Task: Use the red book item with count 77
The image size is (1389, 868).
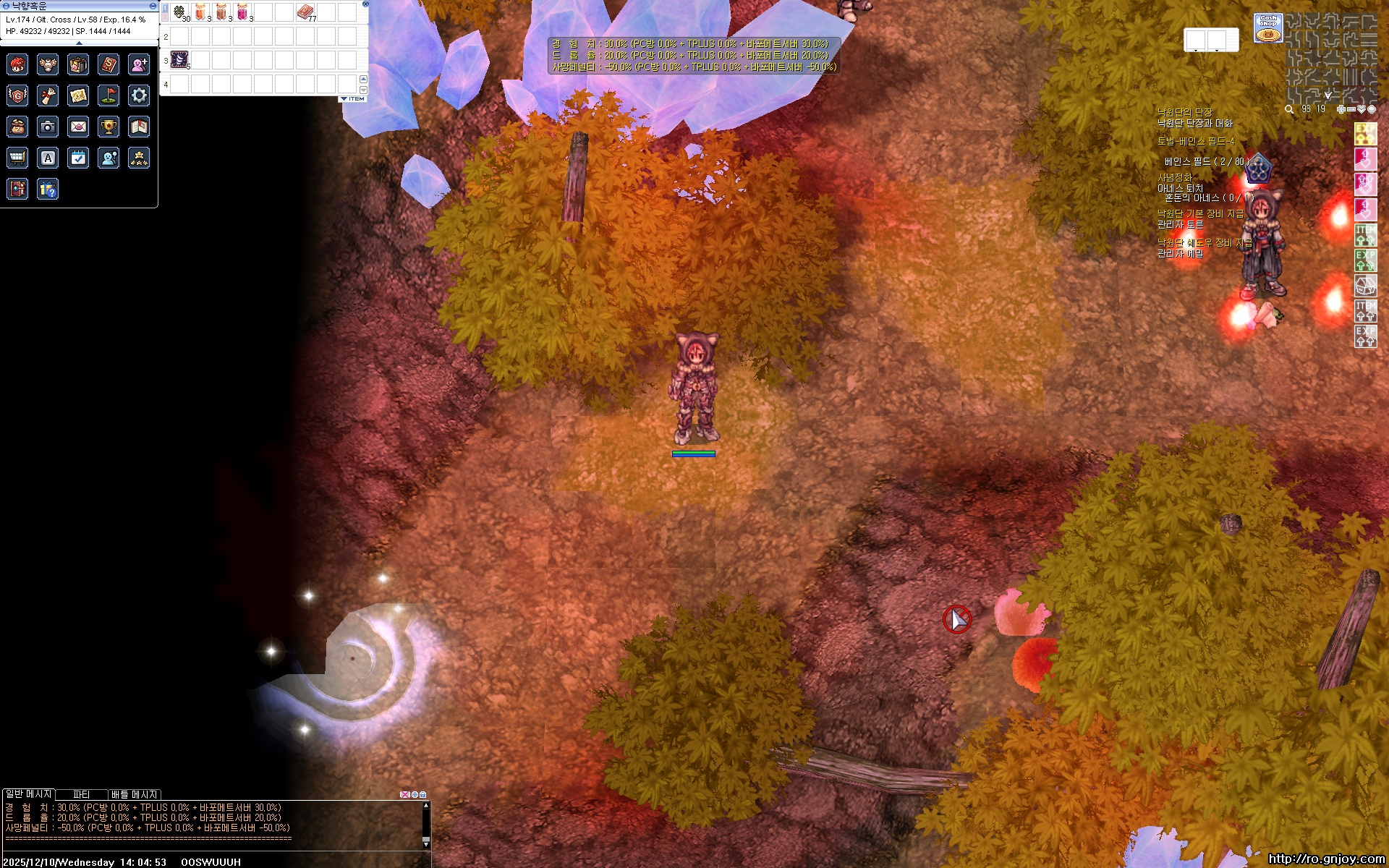Action: point(305,12)
